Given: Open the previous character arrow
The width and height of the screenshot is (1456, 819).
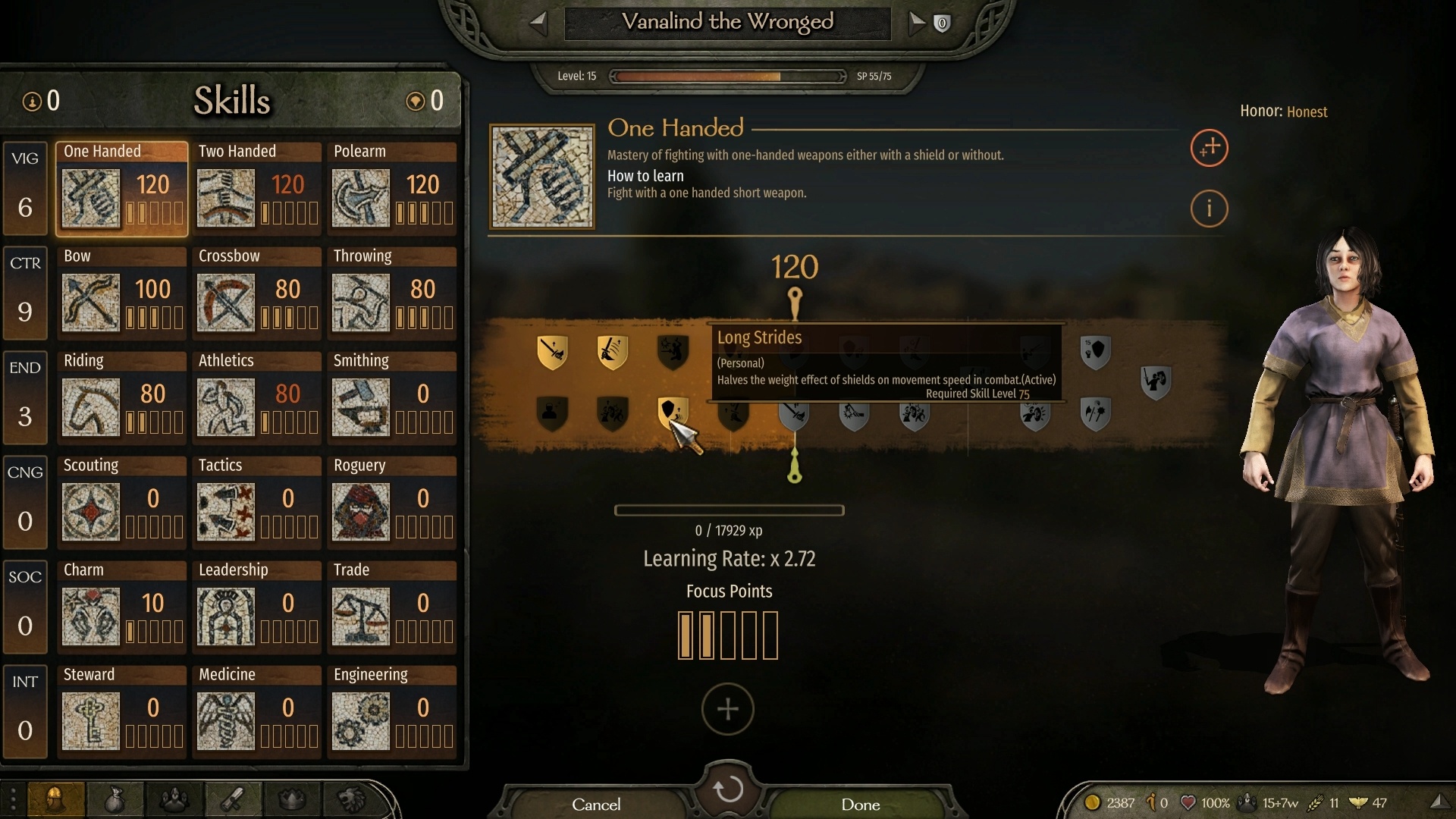Looking at the screenshot, I should [x=539, y=24].
